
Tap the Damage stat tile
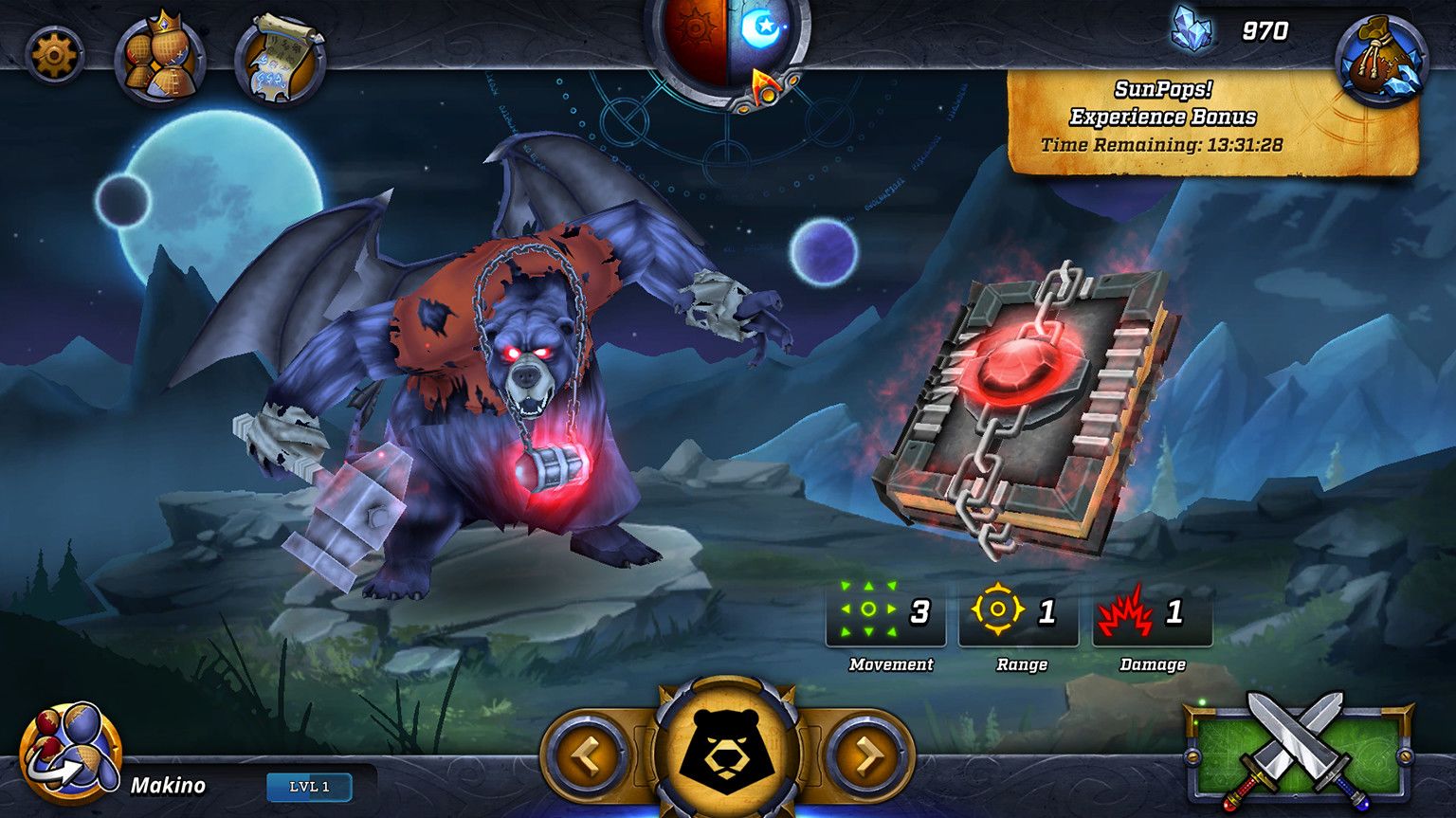point(1151,614)
